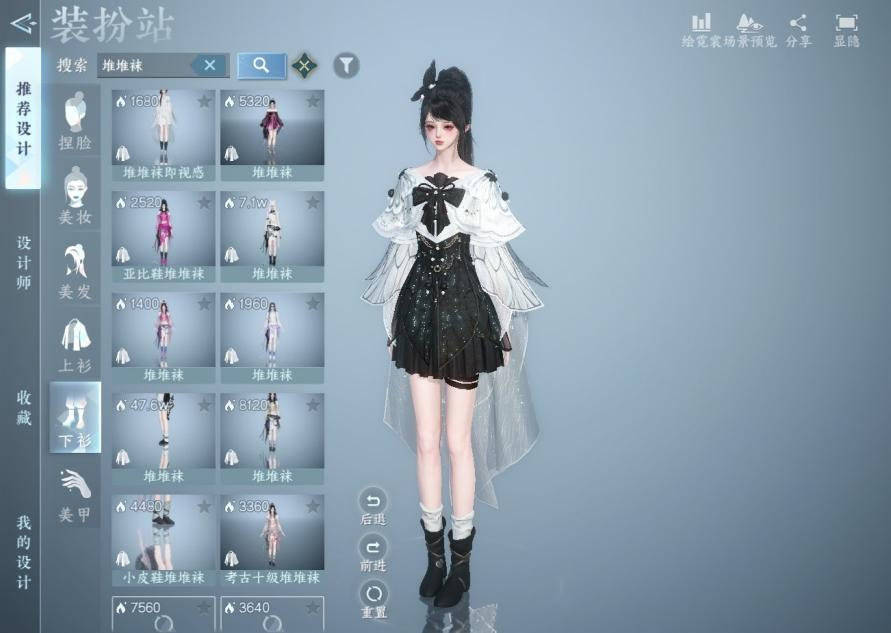Select the 捏脸 face category
The image size is (891, 633).
point(75,121)
